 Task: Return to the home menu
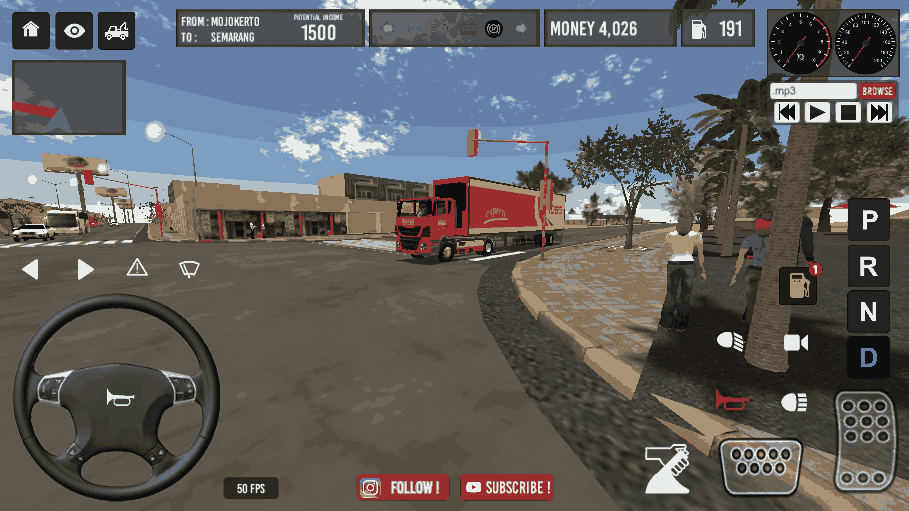(x=30, y=30)
